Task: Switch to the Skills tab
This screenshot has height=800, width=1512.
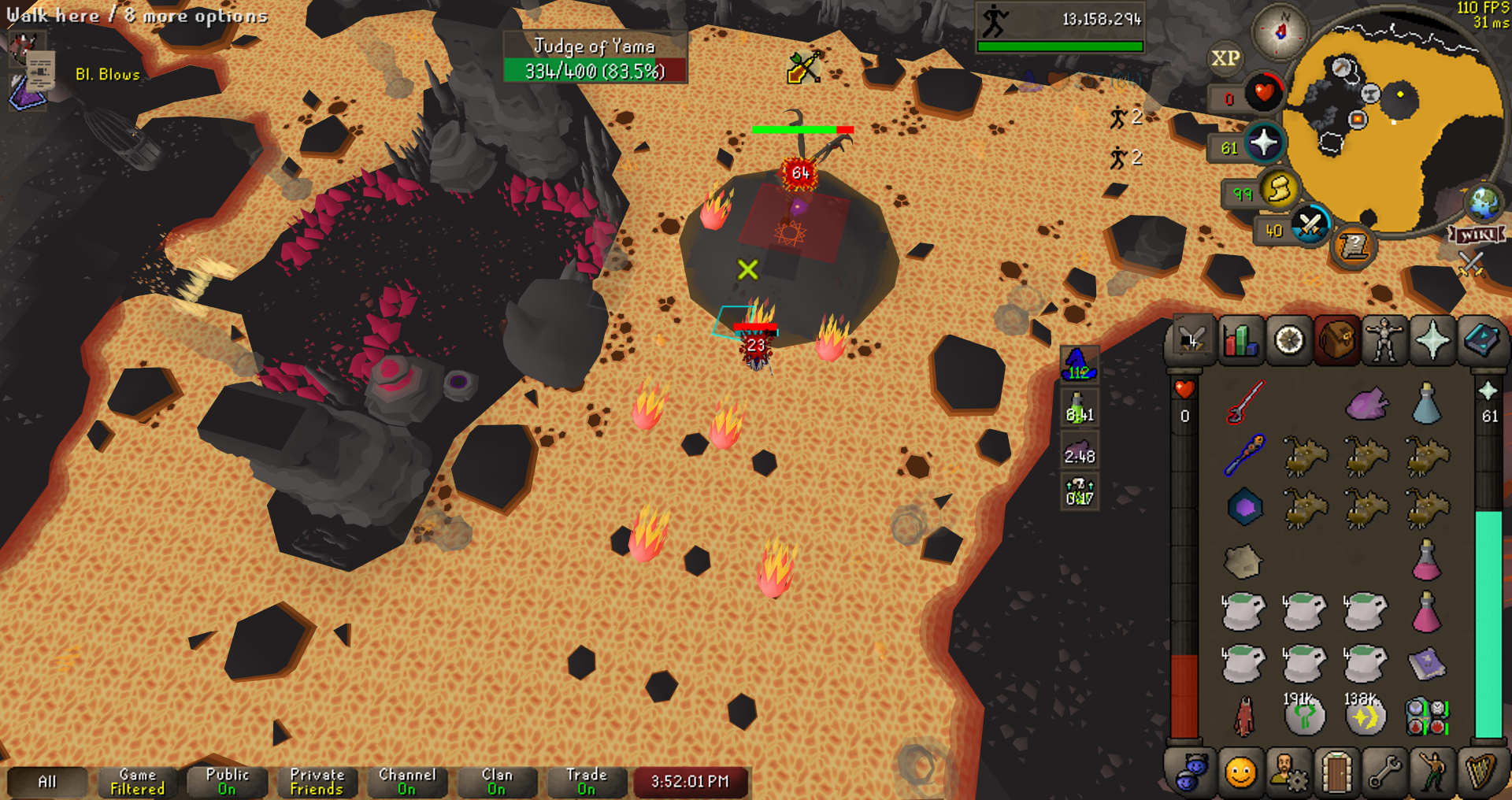Action: [1240, 341]
